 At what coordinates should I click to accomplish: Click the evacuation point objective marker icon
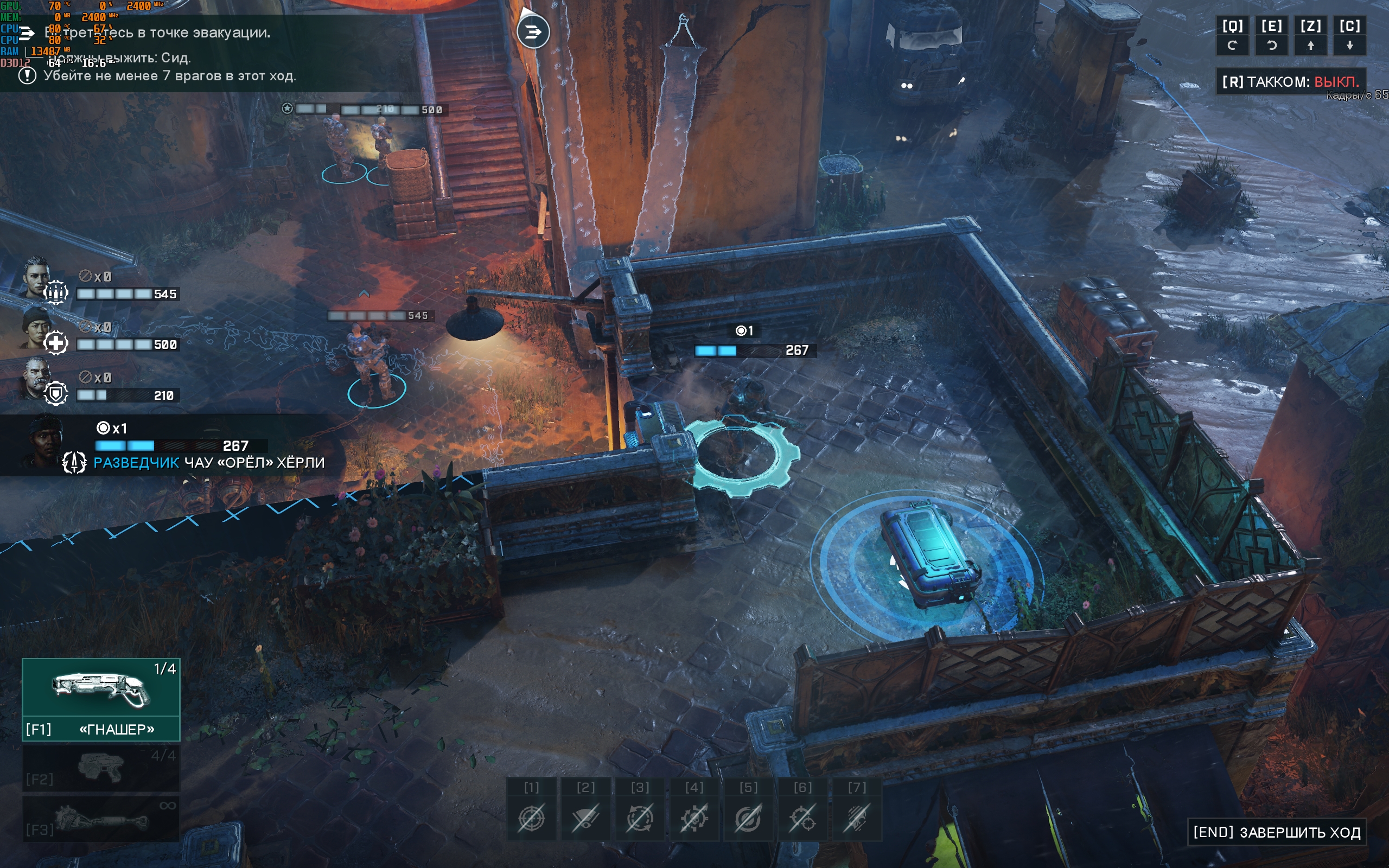(x=533, y=31)
